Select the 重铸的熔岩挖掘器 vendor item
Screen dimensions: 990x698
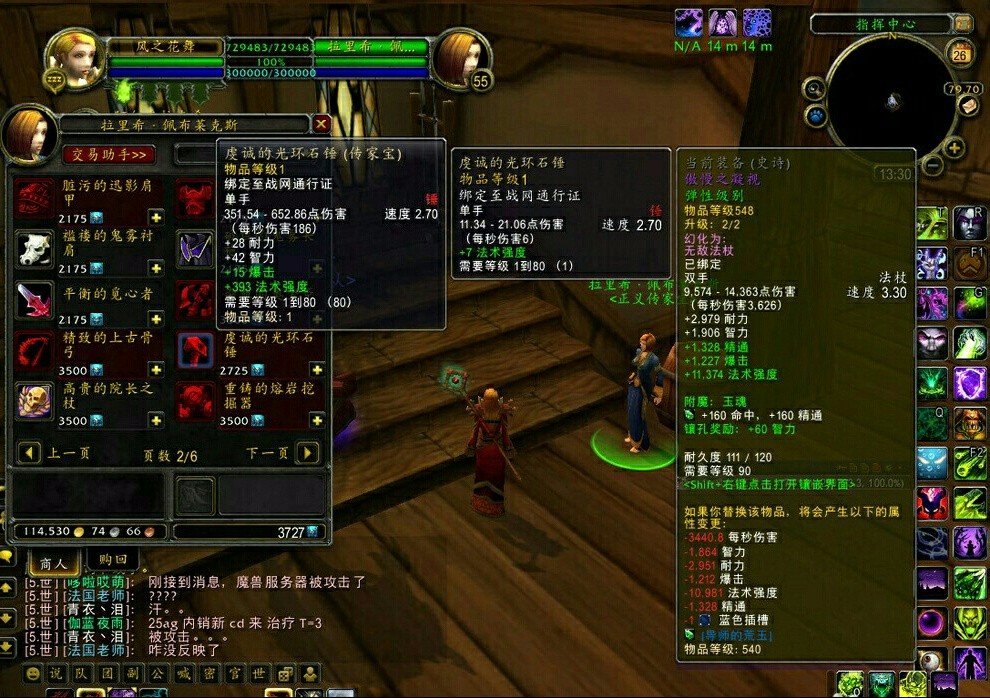click(x=195, y=400)
